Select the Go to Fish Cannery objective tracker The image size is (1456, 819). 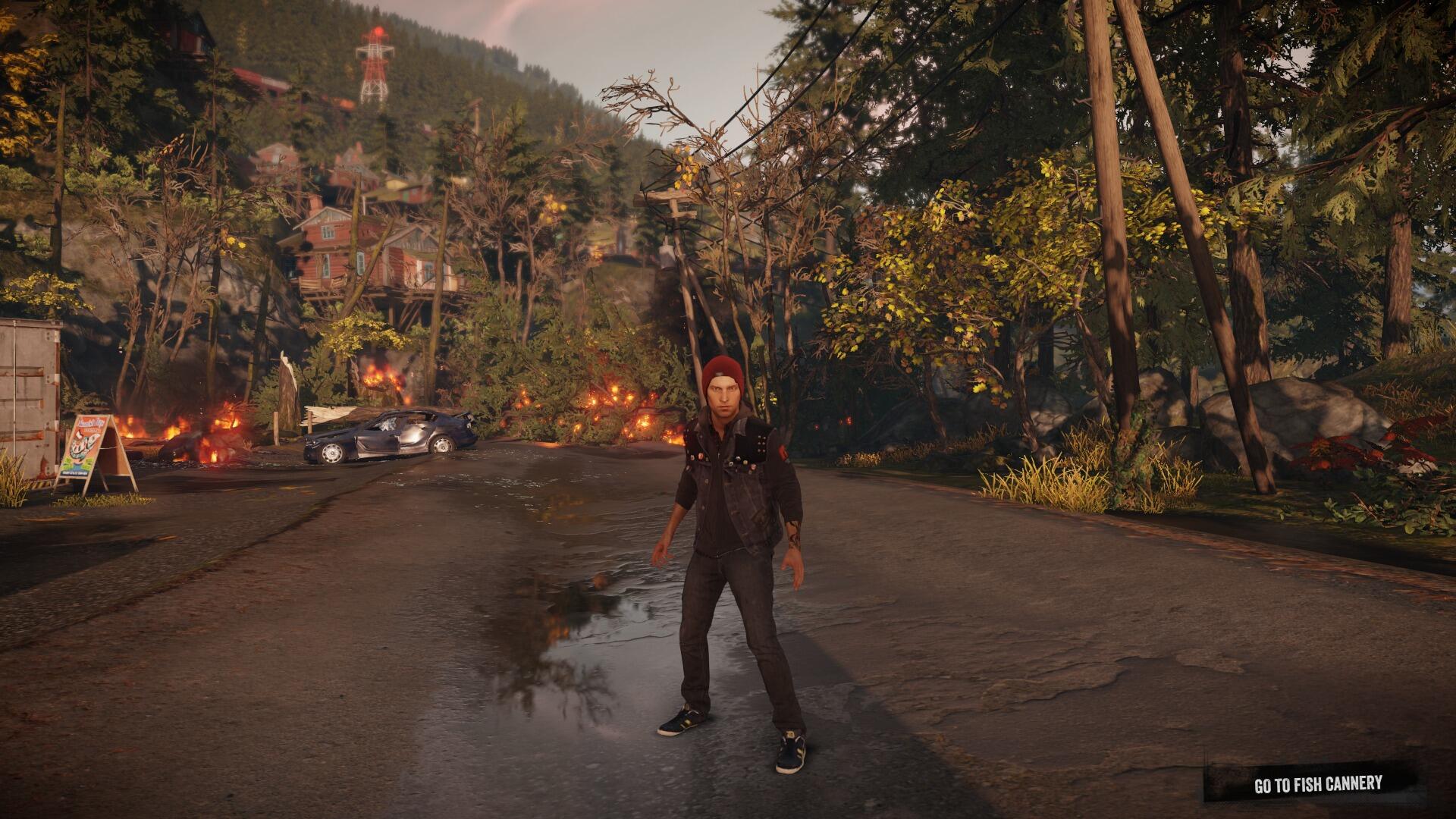coord(1317,784)
